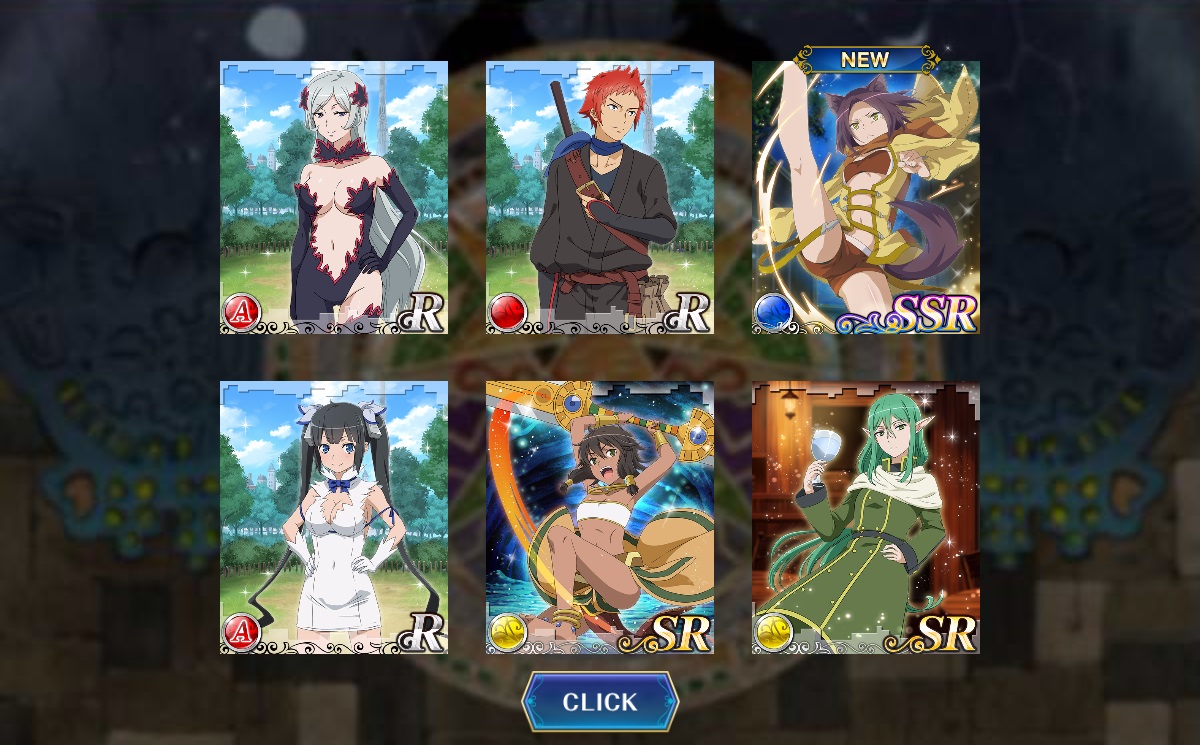Select the silver-haired woman R card

pyautogui.click(x=334, y=197)
